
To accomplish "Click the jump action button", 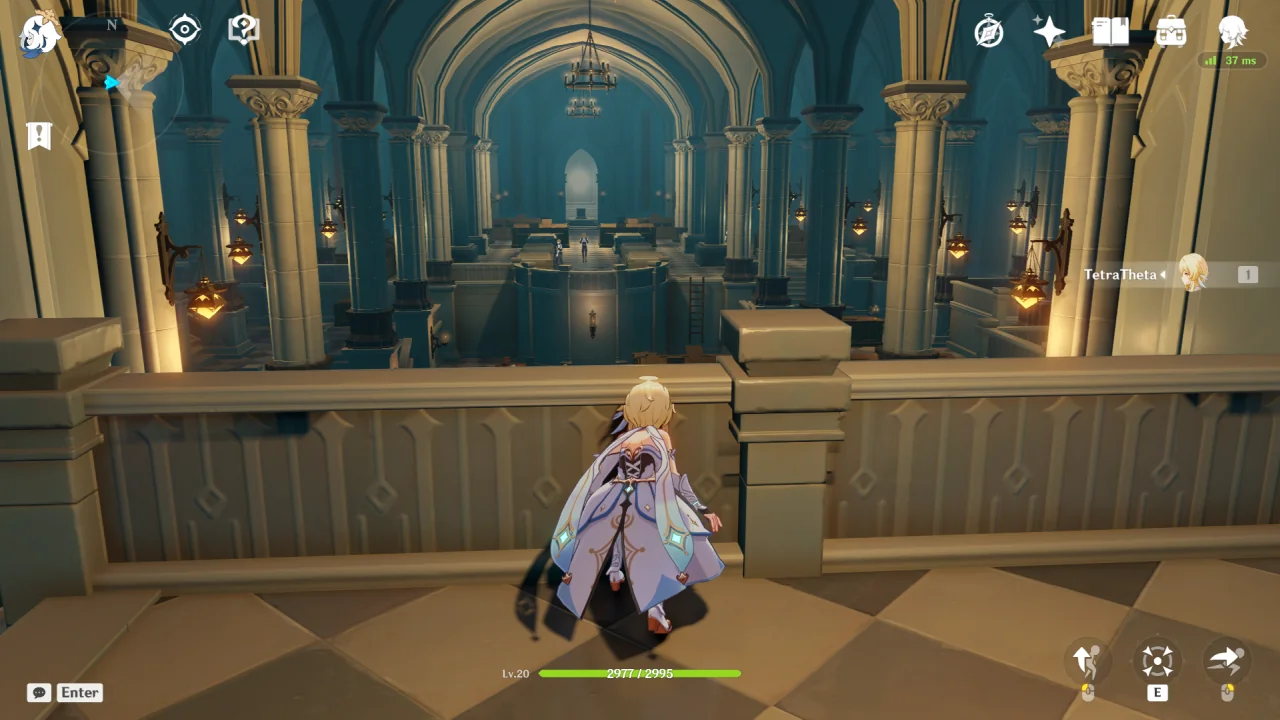I will coord(1087,661).
